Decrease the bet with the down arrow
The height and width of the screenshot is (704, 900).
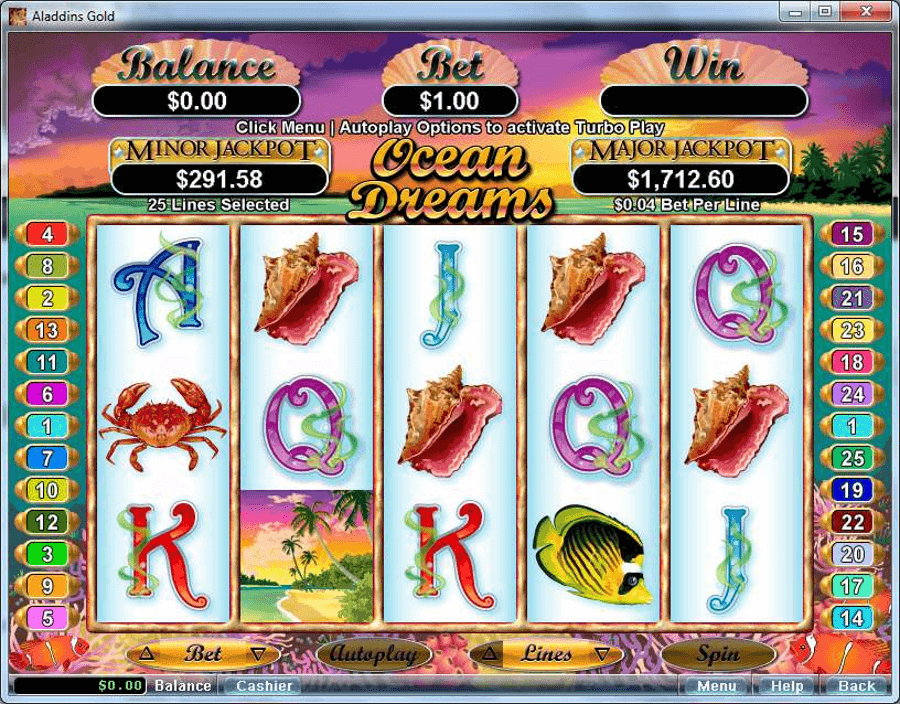point(258,654)
